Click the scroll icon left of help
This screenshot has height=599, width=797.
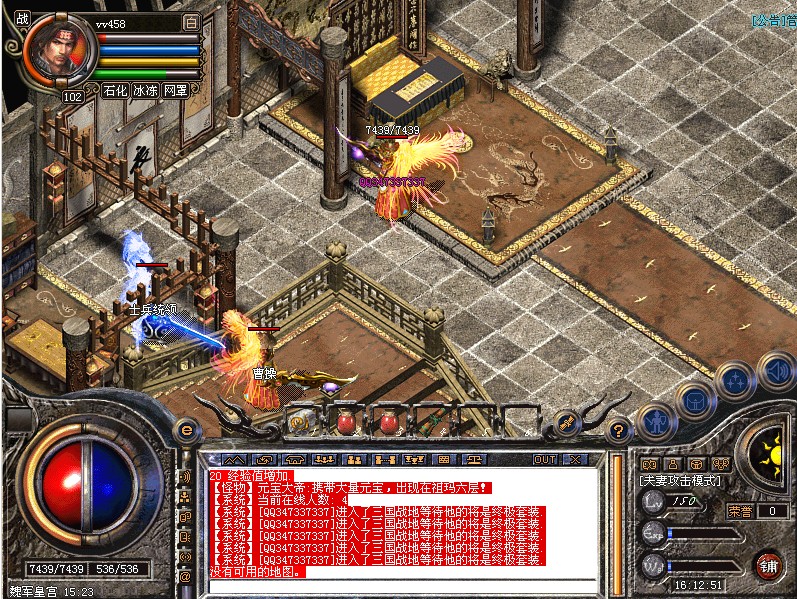(x=566, y=423)
